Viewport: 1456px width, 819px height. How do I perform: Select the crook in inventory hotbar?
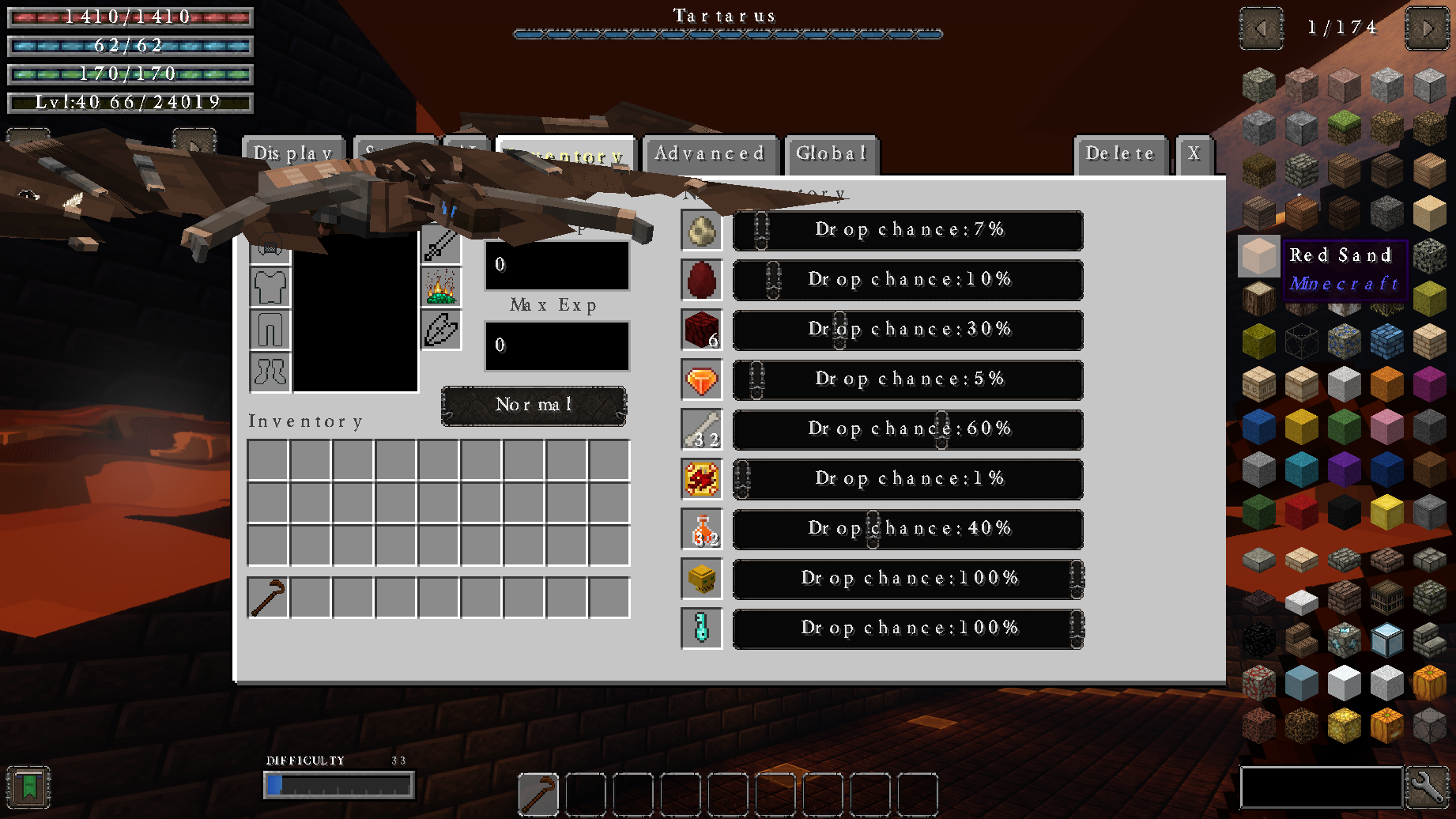(268, 598)
